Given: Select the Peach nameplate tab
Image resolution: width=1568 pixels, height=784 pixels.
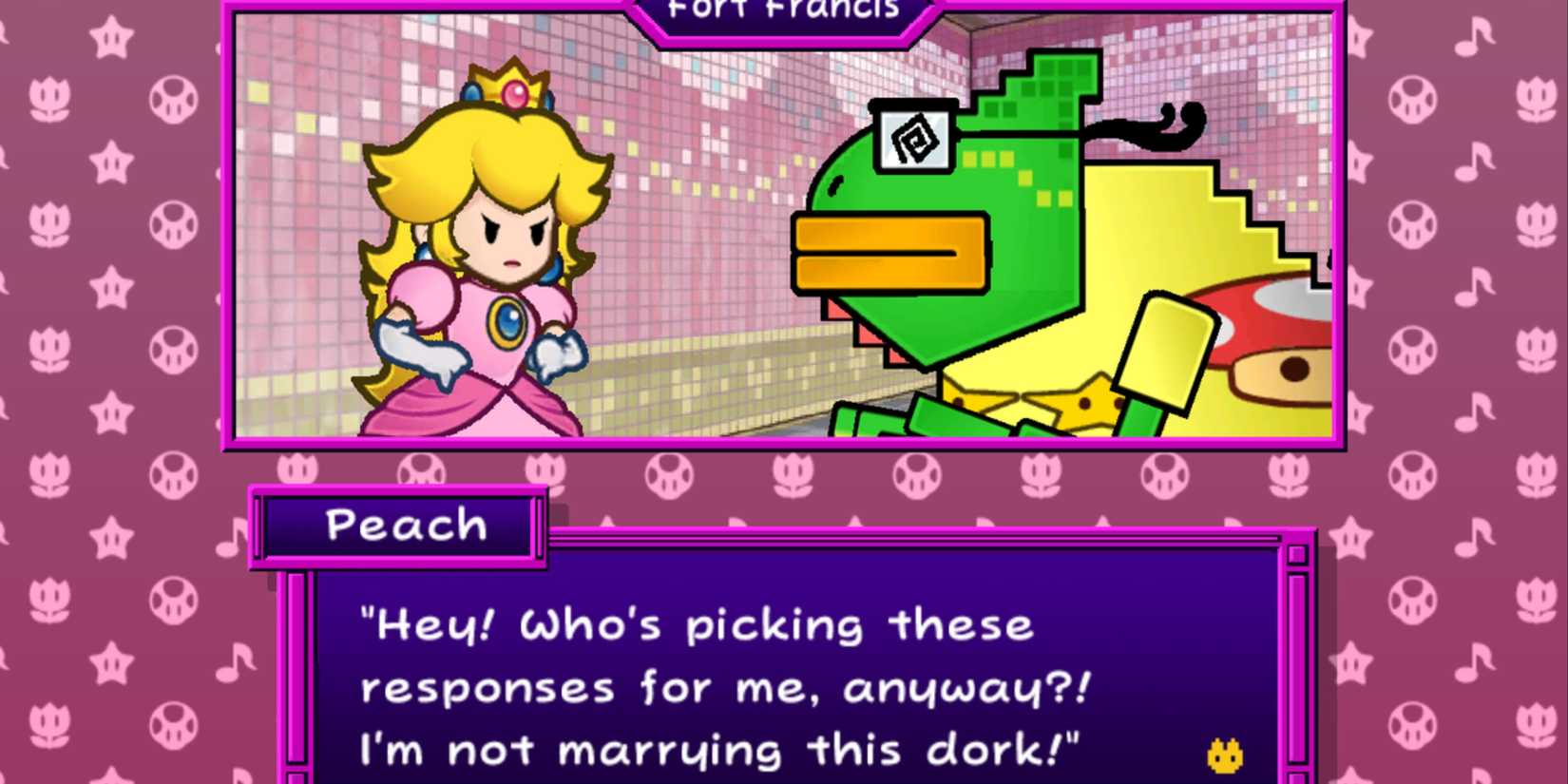Looking at the screenshot, I should point(406,525).
